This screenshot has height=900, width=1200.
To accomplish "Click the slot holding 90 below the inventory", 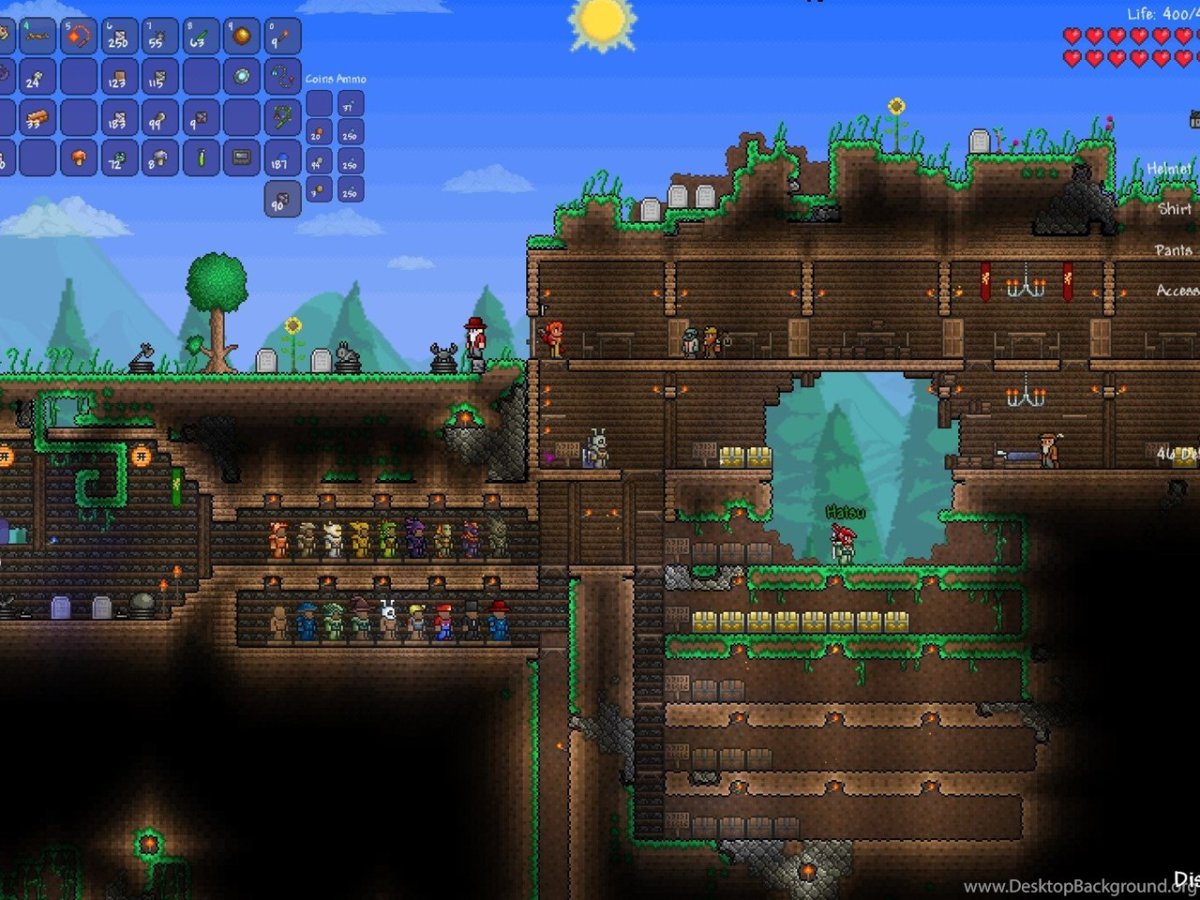I will point(283,198).
